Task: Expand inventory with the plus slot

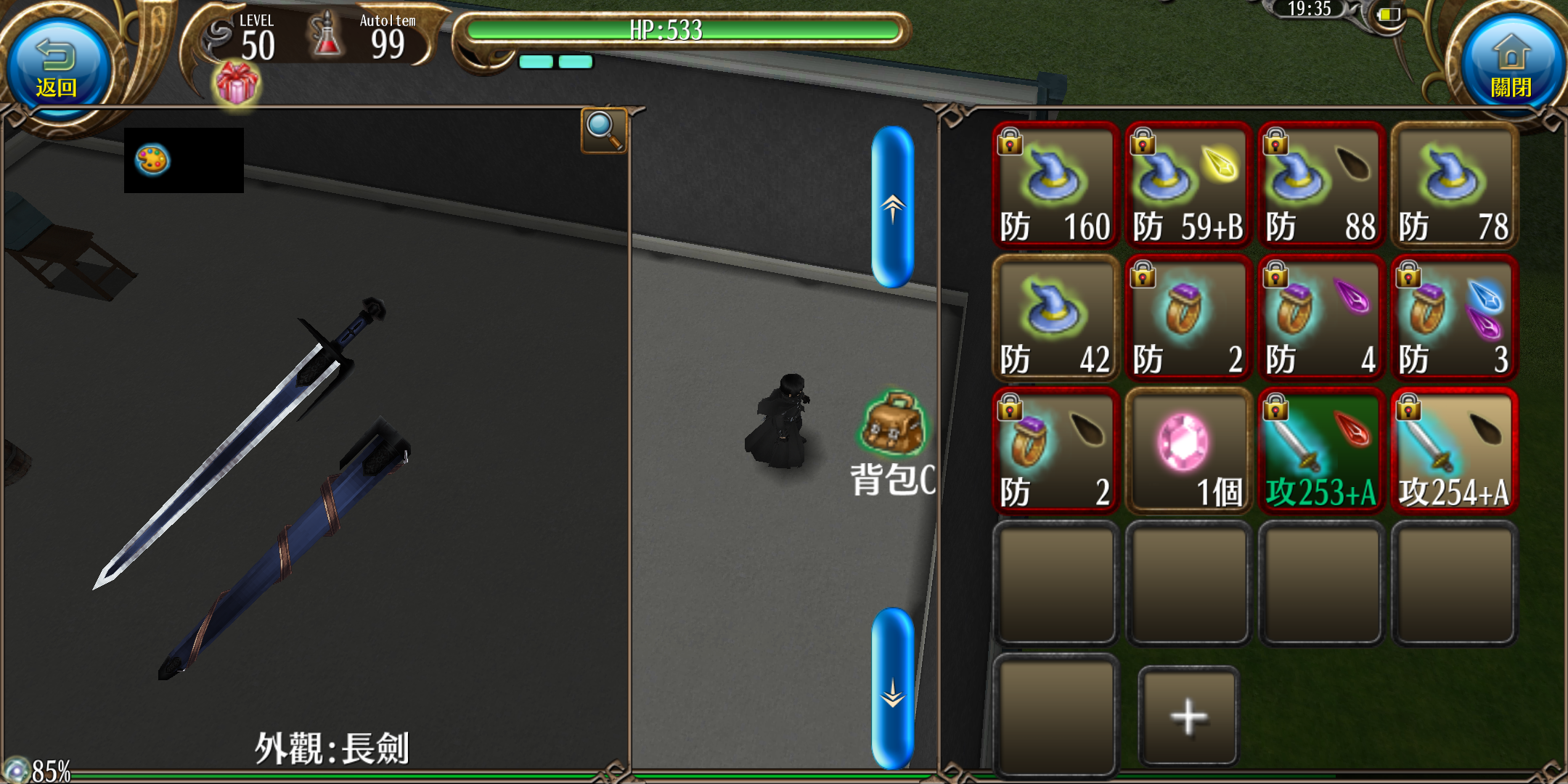Action: point(1188,716)
